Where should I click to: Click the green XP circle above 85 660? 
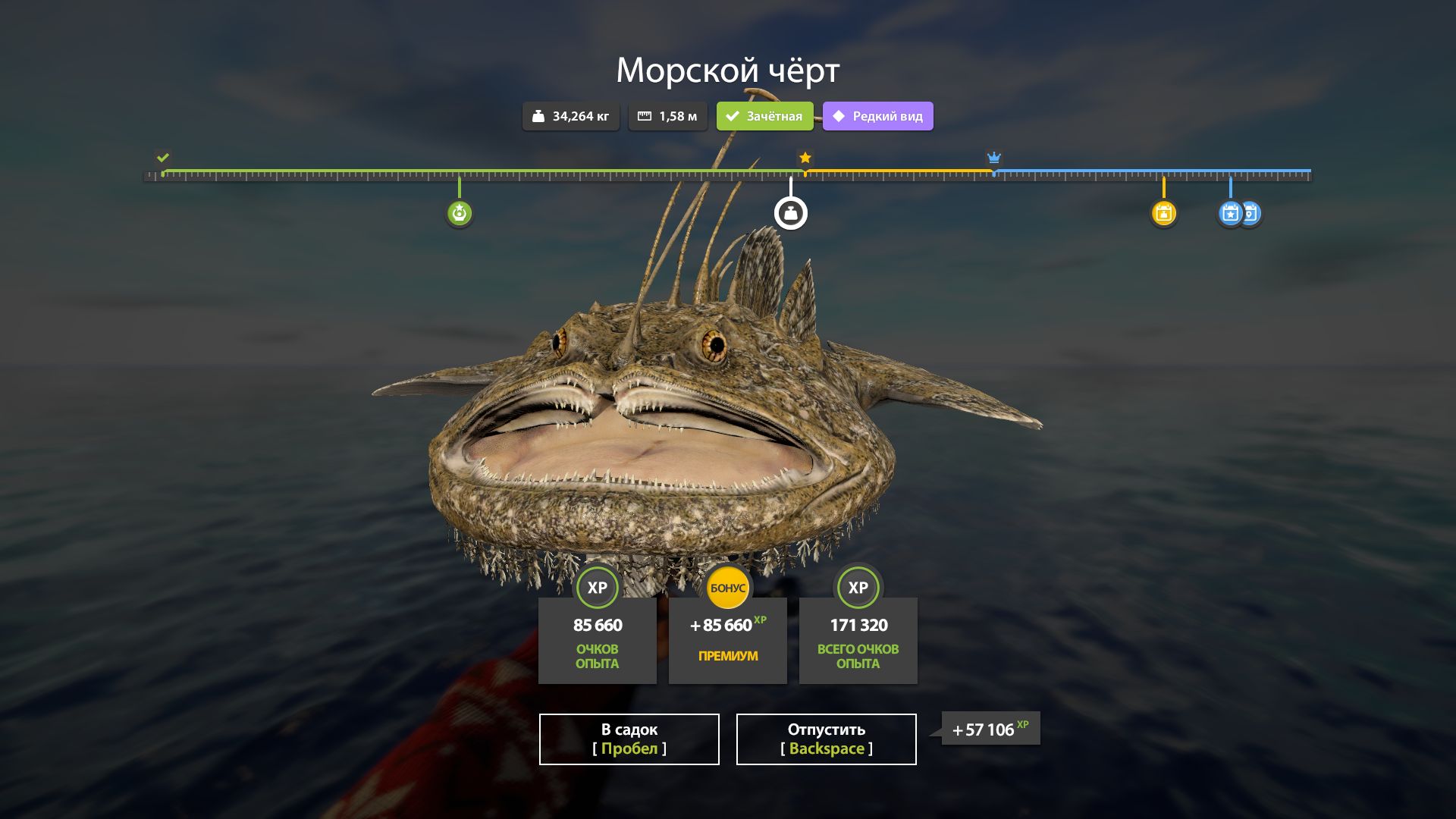597,587
